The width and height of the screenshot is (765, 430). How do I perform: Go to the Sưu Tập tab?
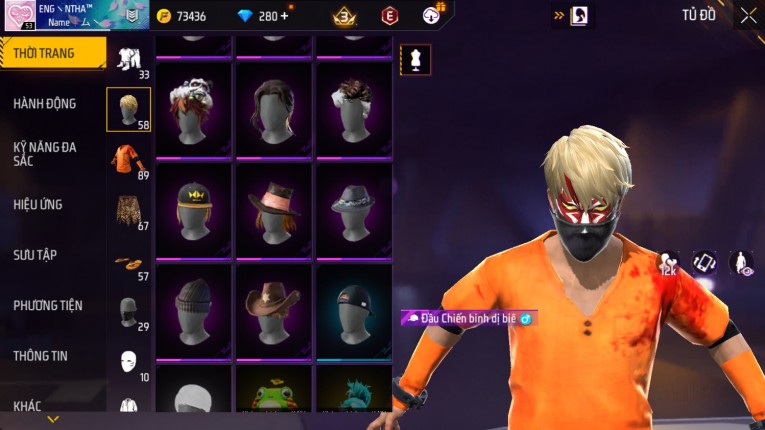(35, 255)
